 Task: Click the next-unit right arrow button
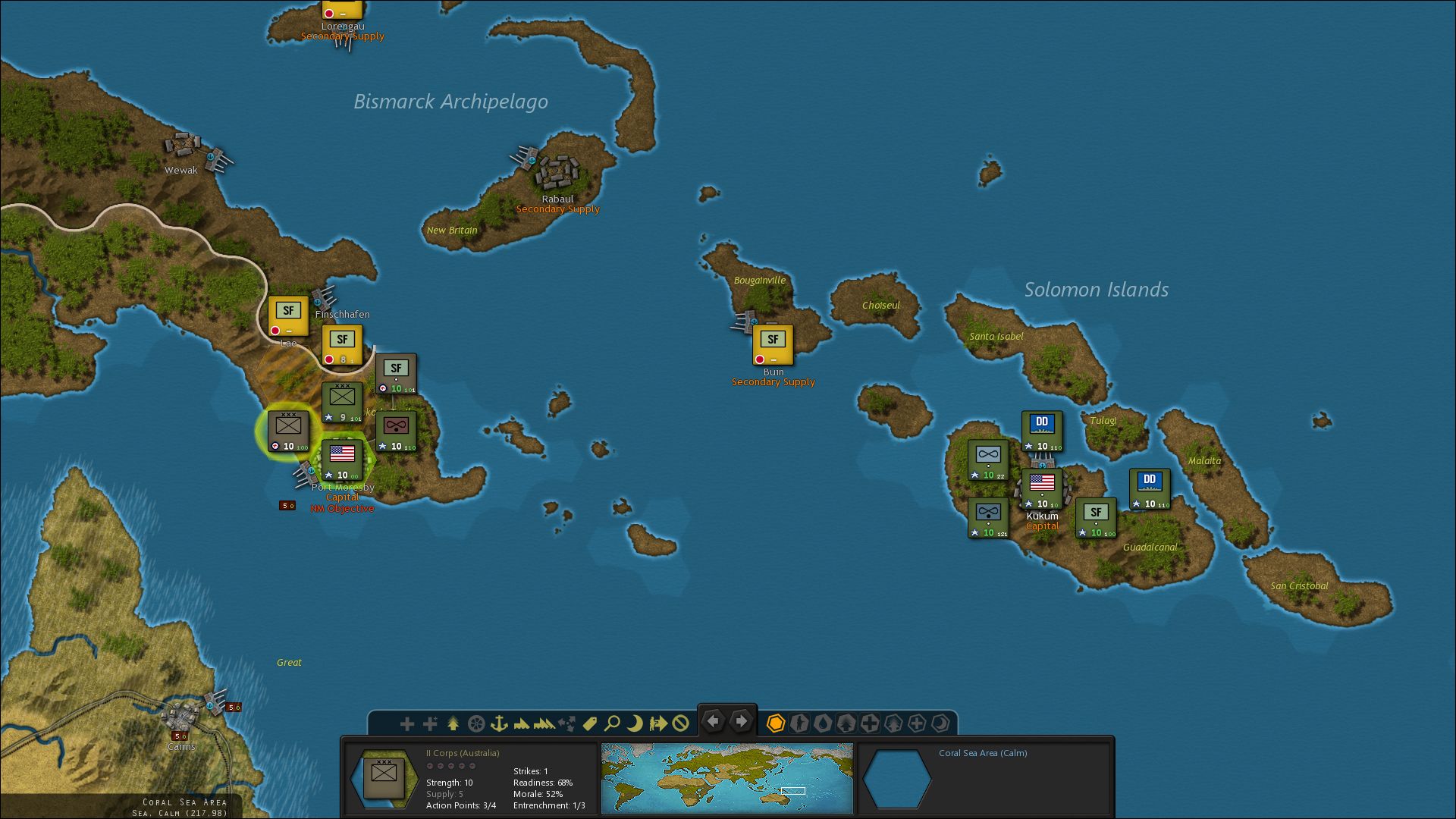(x=741, y=721)
